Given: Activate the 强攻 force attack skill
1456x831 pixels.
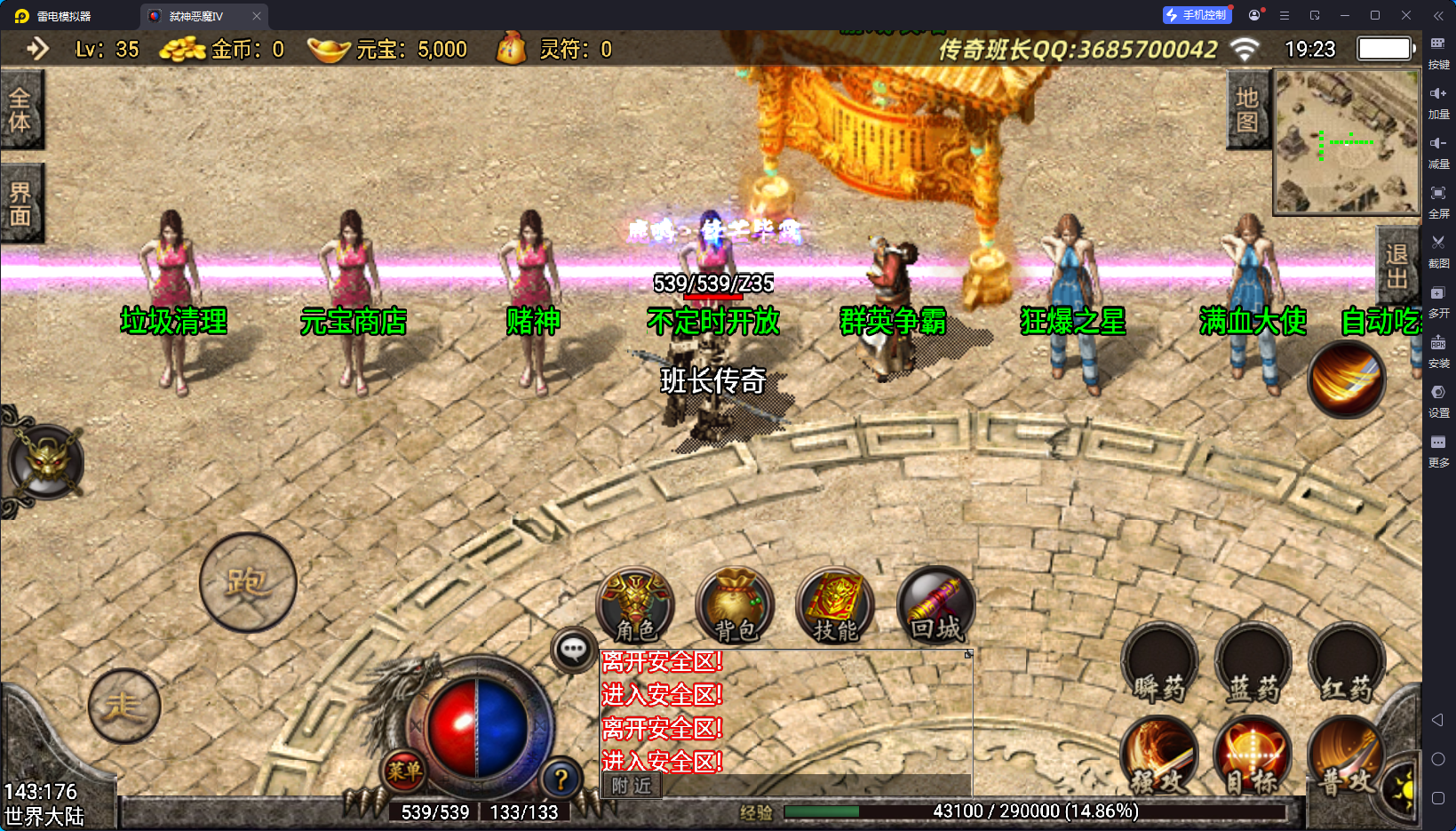Looking at the screenshot, I should click(1159, 757).
